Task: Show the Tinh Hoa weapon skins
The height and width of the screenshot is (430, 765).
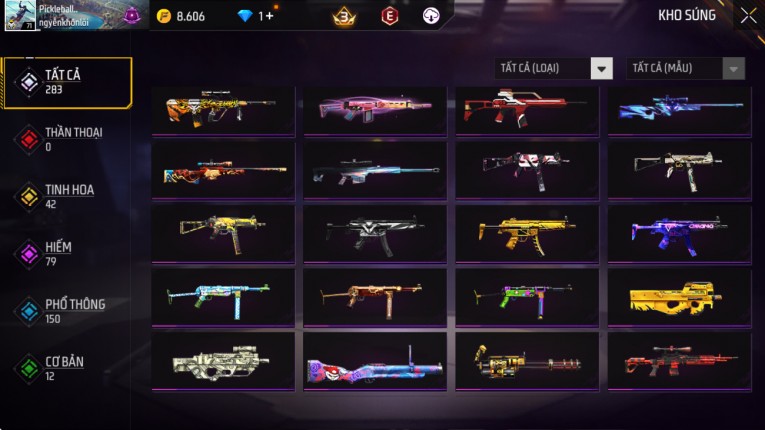Action: (x=66, y=196)
